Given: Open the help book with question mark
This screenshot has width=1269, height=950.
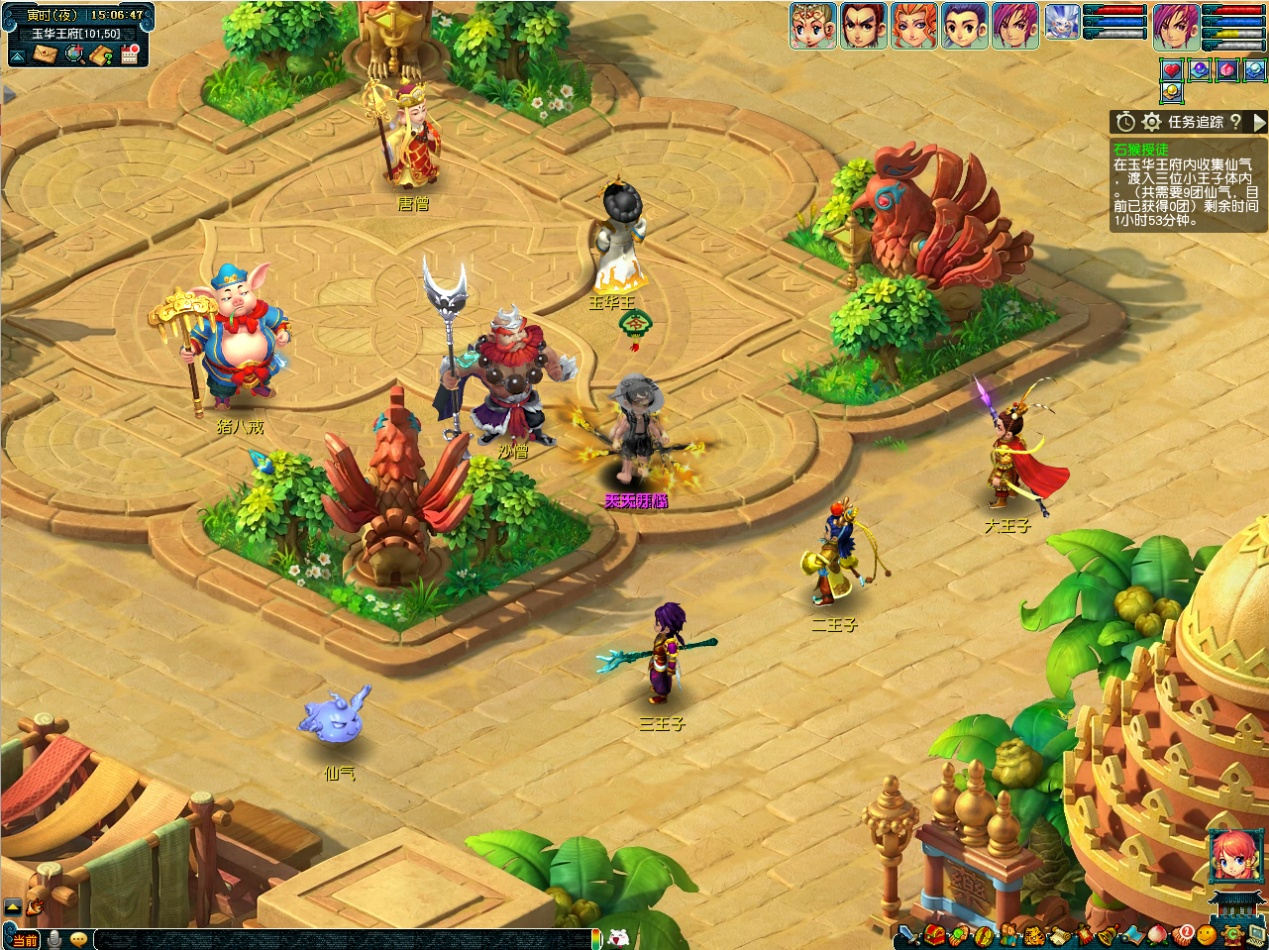Looking at the screenshot, I should coord(100,54).
